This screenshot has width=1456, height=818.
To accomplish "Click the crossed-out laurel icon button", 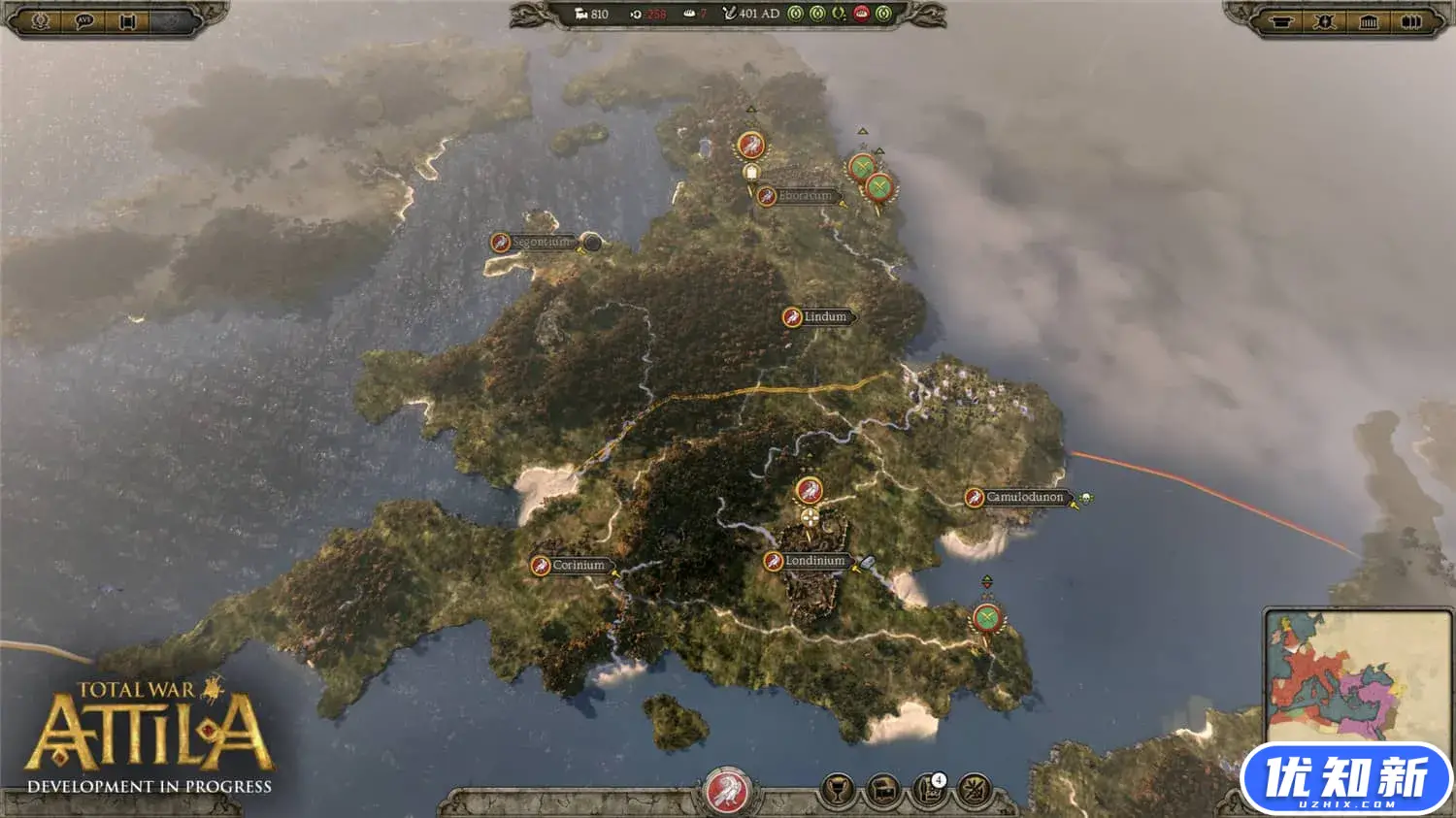I will [x=974, y=791].
